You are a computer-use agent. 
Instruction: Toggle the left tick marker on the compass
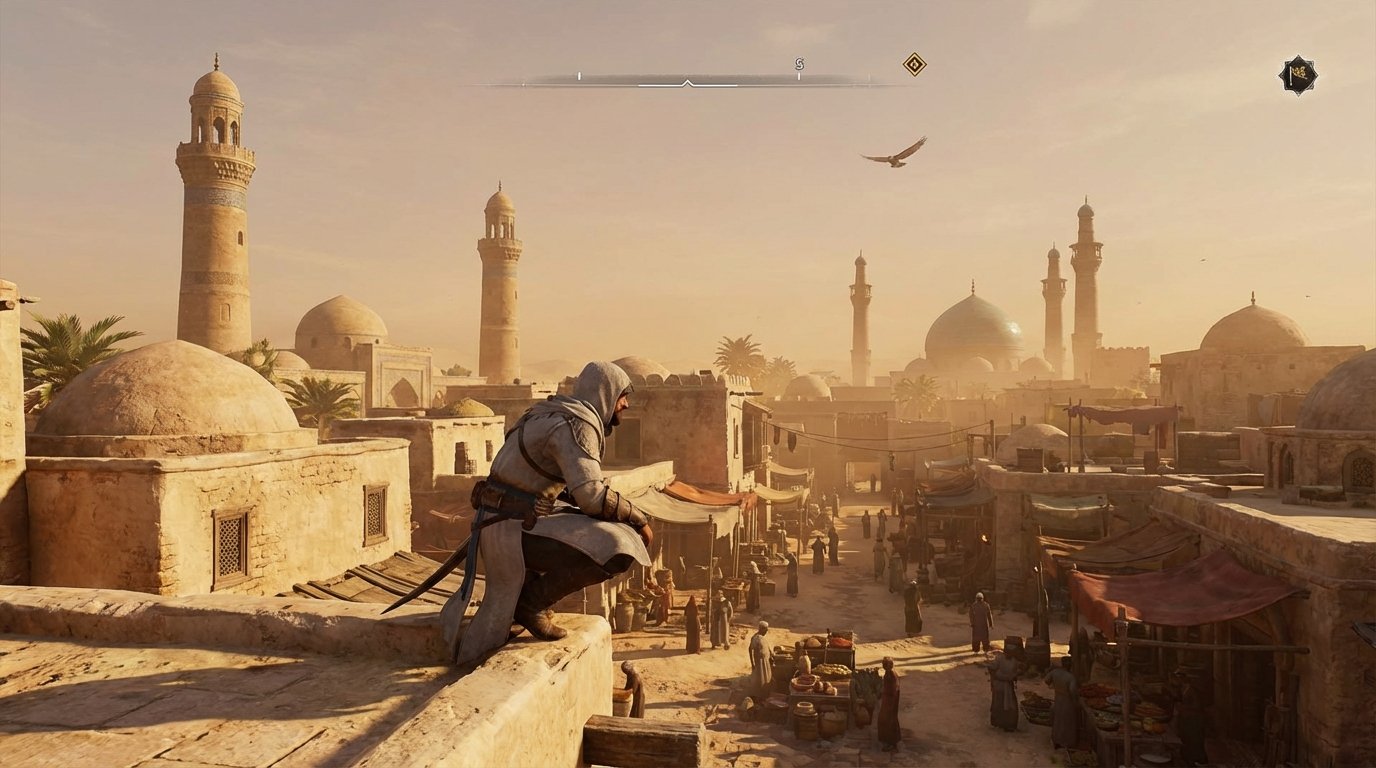(x=578, y=76)
